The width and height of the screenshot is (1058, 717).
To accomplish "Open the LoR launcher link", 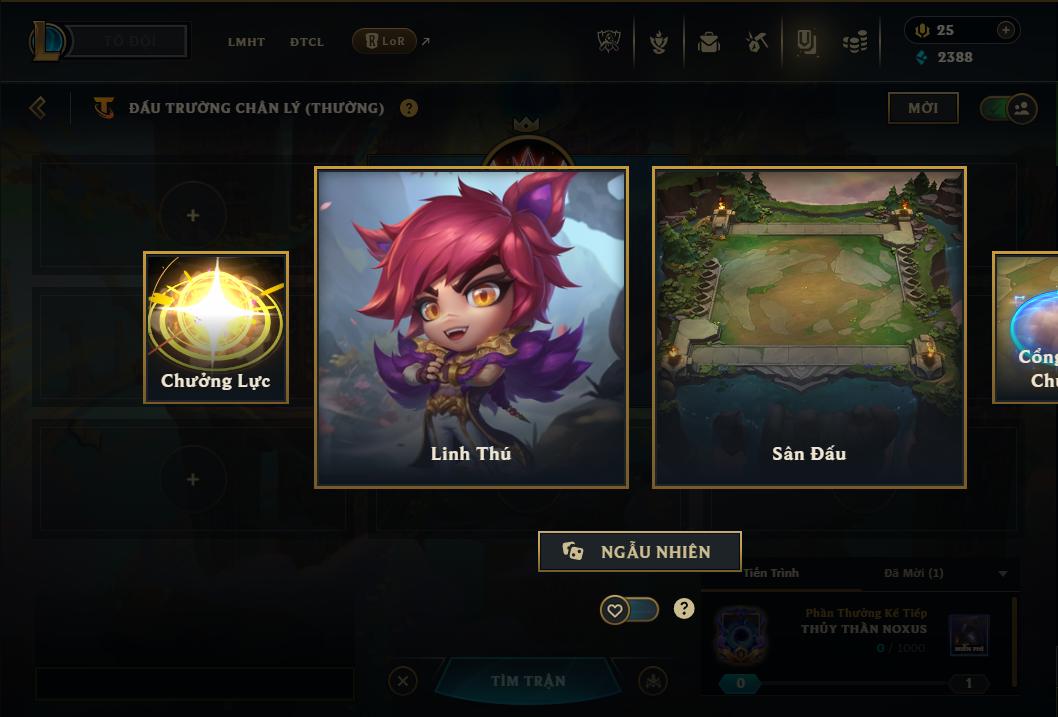I will point(385,41).
